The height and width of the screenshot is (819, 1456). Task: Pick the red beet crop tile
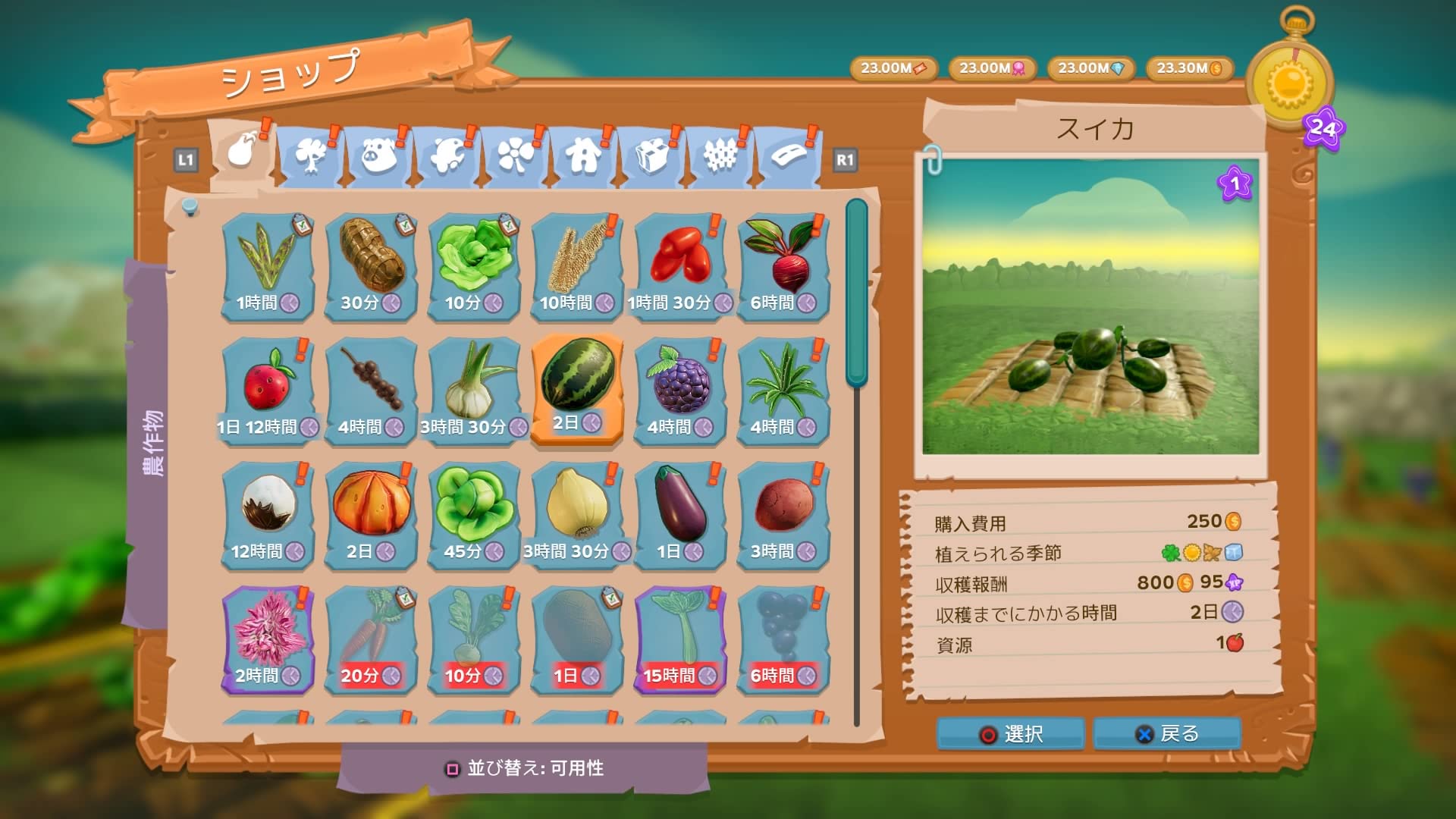[x=783, y=265]
